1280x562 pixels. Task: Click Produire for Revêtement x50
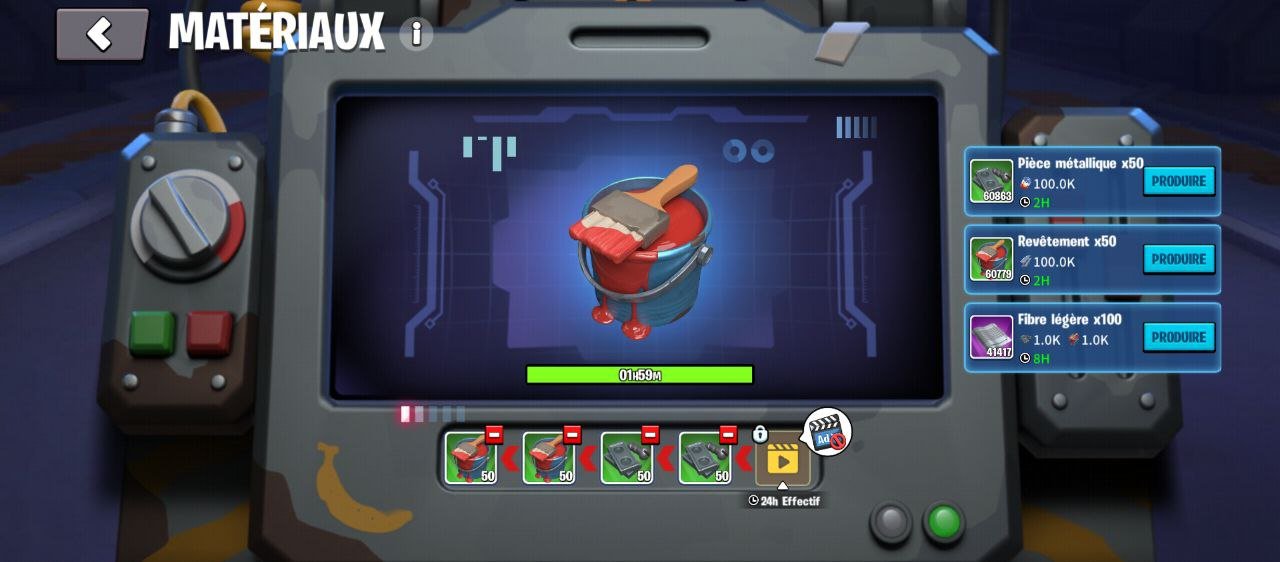point(1179,259)
